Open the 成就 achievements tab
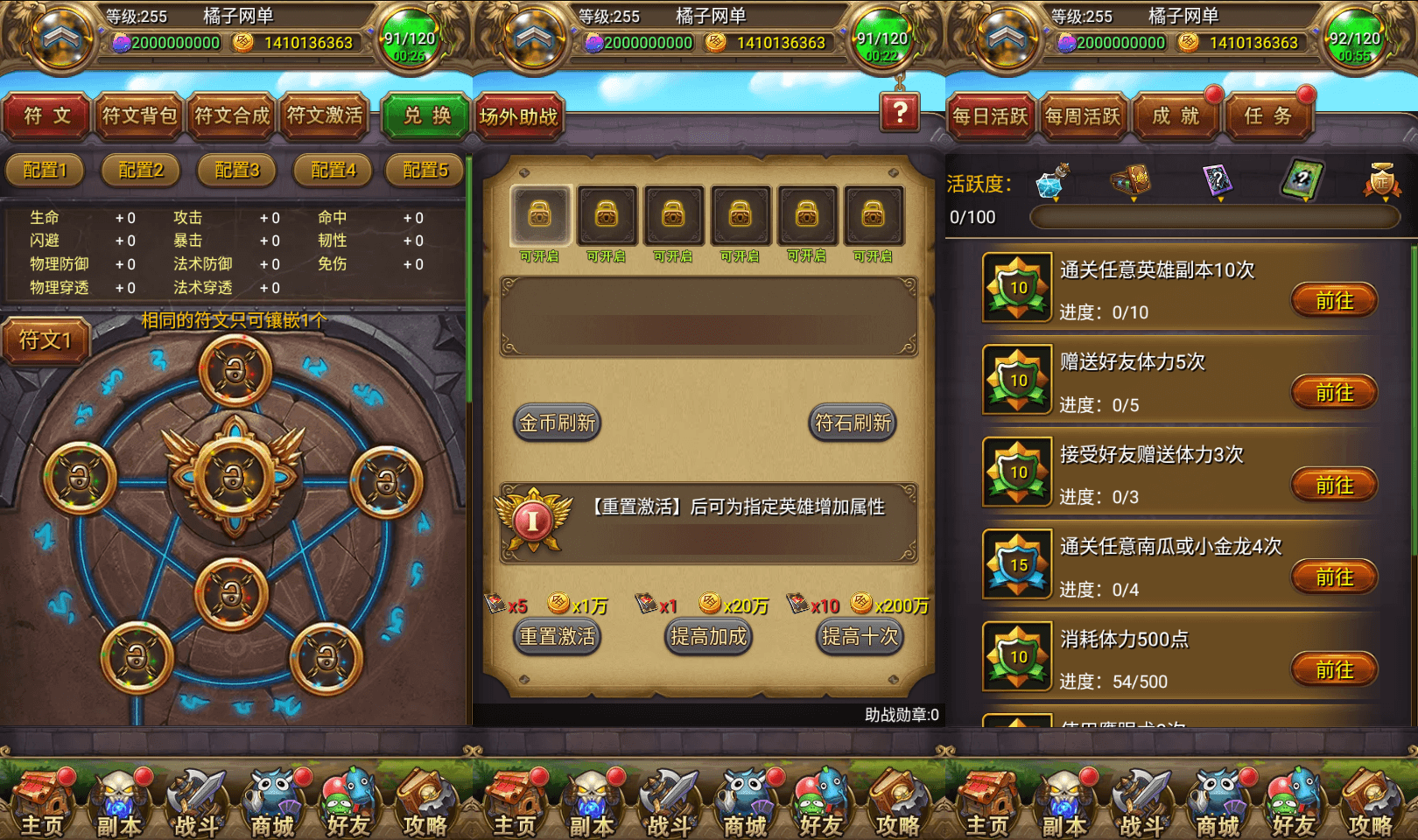Image resolution: width=1418 pixels, height=840 pixels. pyautogui.click(x=1176, y=115)
